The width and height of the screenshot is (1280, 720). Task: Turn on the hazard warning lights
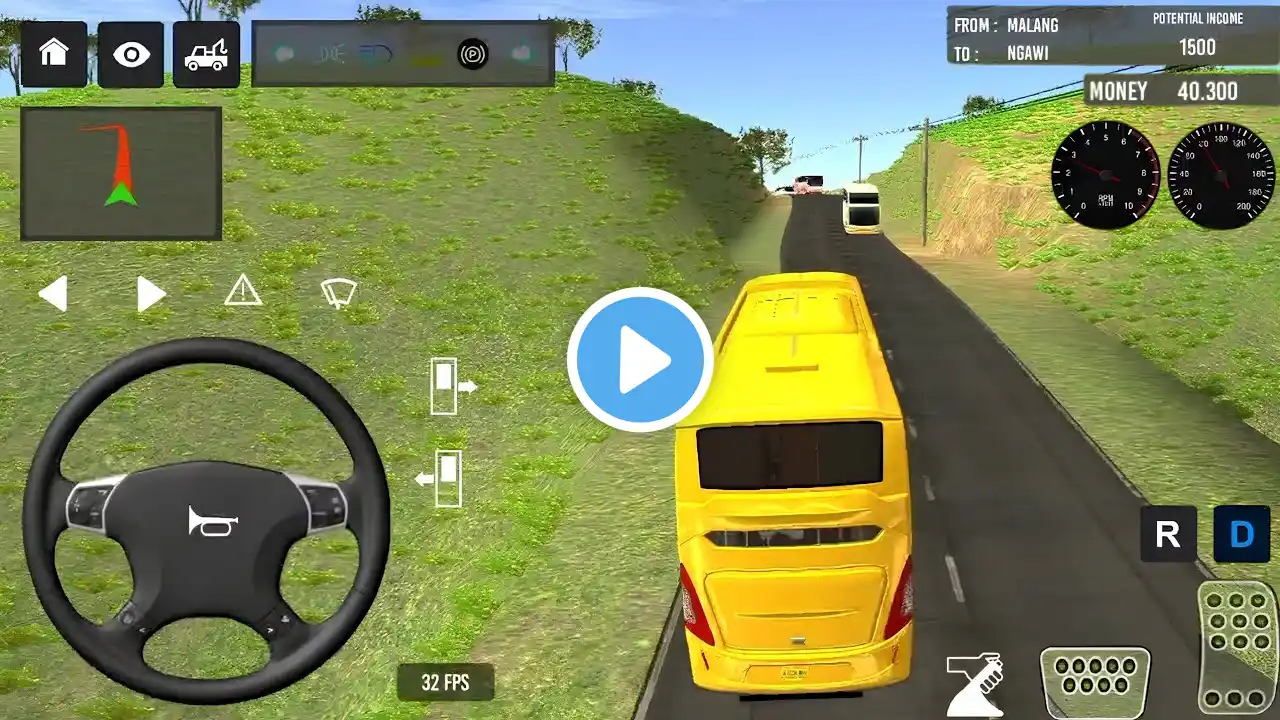pos(243,291)
